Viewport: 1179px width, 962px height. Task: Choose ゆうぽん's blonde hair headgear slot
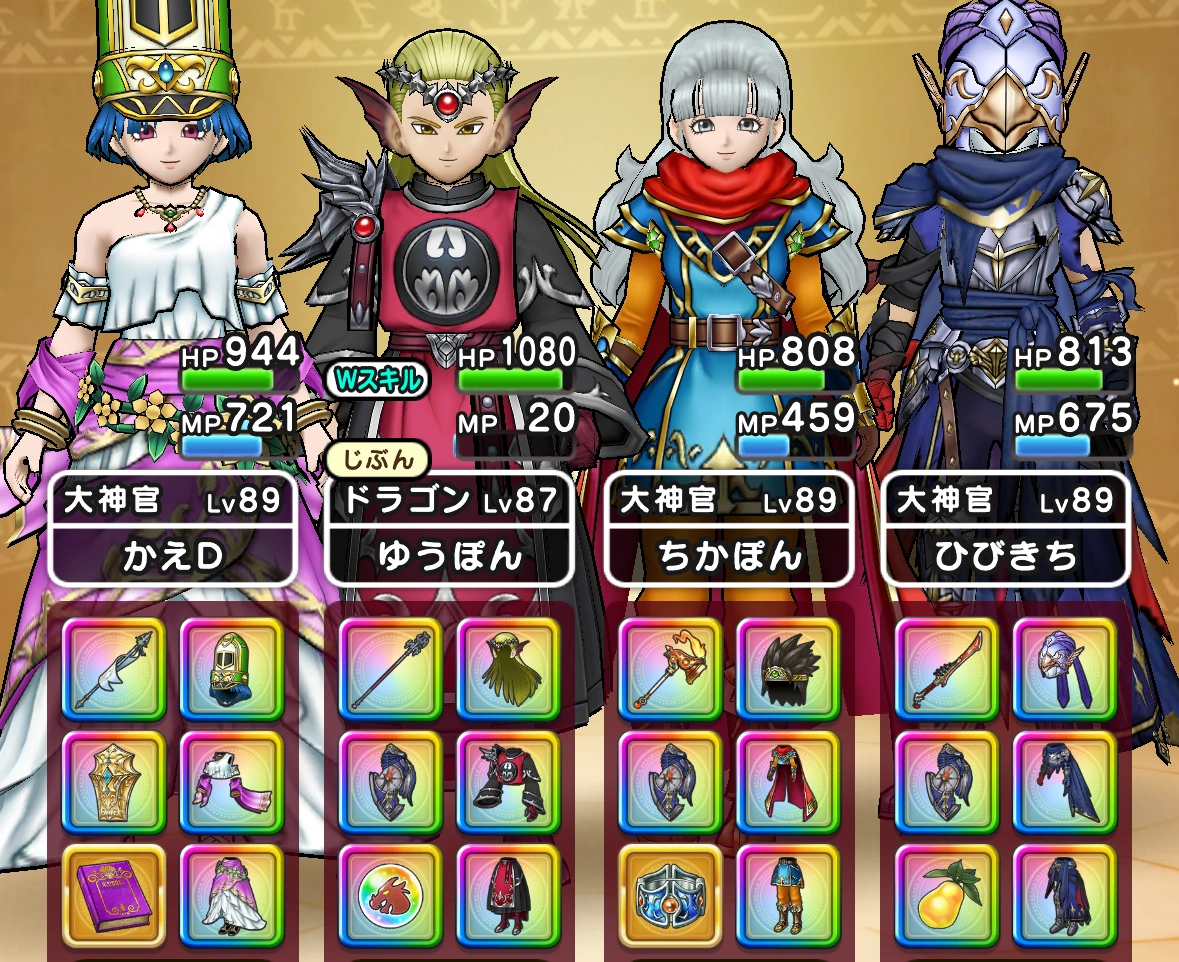tap(509, 669)
